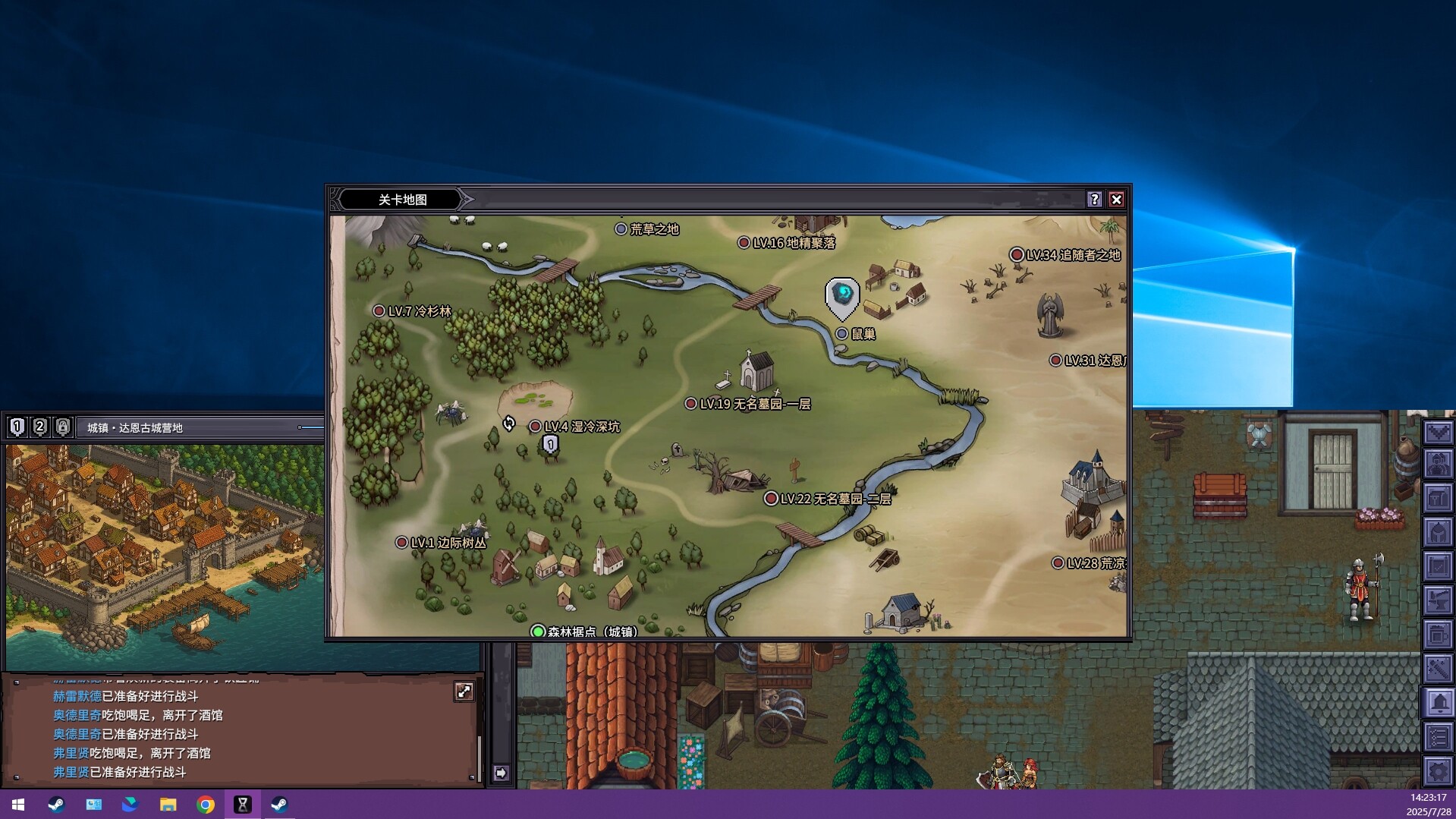Open the map help question mark
1456x819 pixels.
tap(1094, 200)
